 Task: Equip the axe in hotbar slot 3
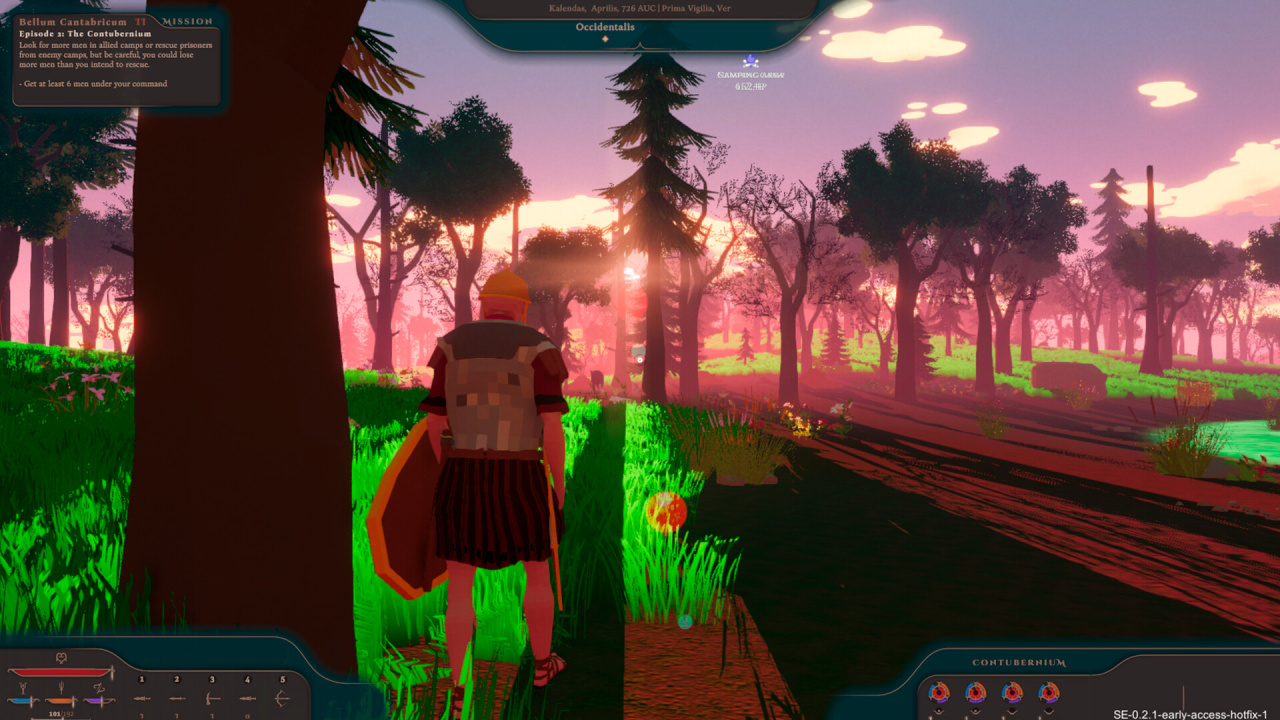[212, 697]
